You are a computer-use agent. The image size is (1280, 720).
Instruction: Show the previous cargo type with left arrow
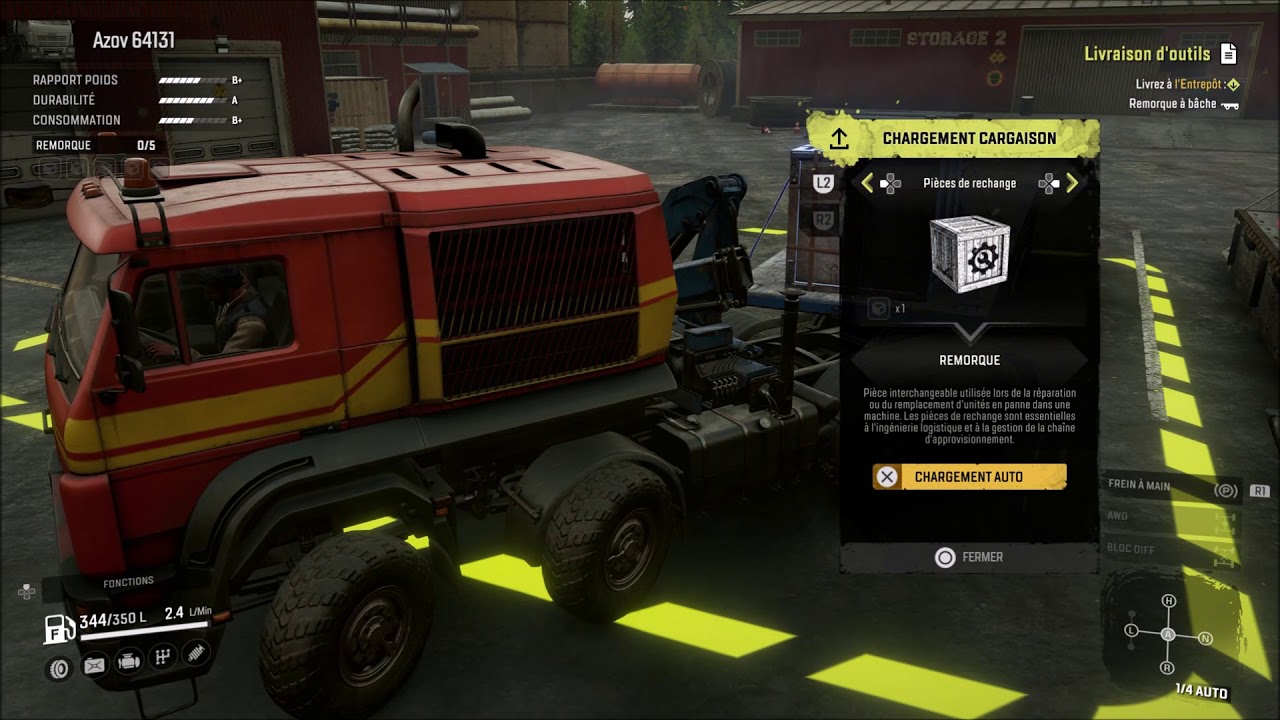867,183
